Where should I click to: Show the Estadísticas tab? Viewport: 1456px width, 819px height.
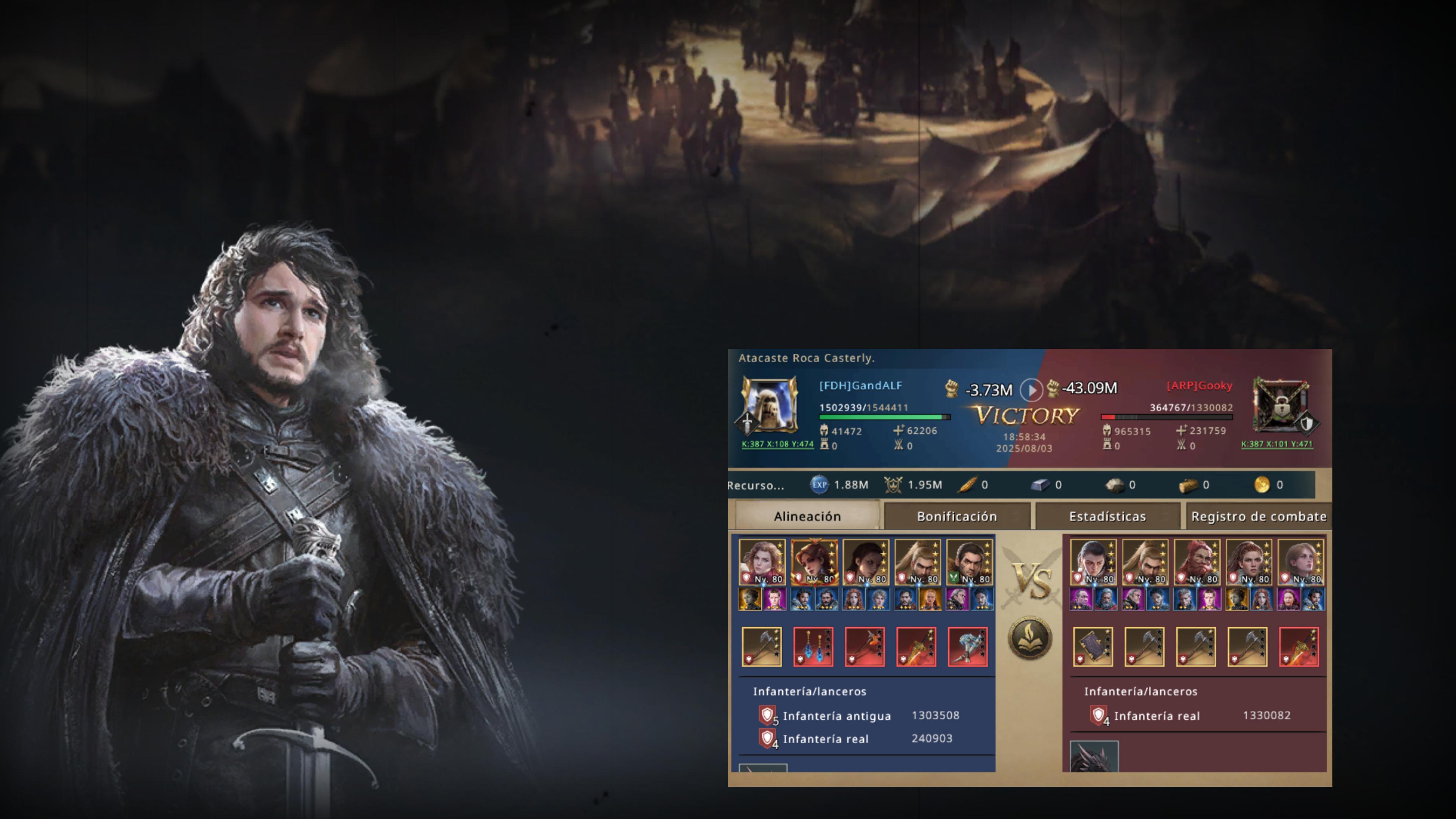1107,516
